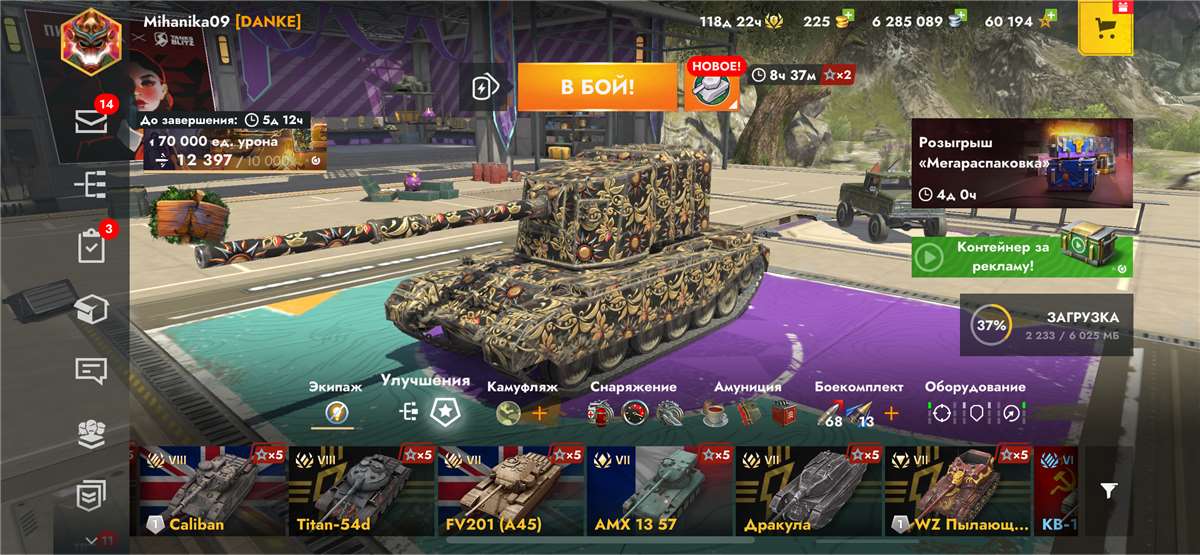Open the player profile avatar
Viewport: 1200px width, 555px height.
(91, 40)
